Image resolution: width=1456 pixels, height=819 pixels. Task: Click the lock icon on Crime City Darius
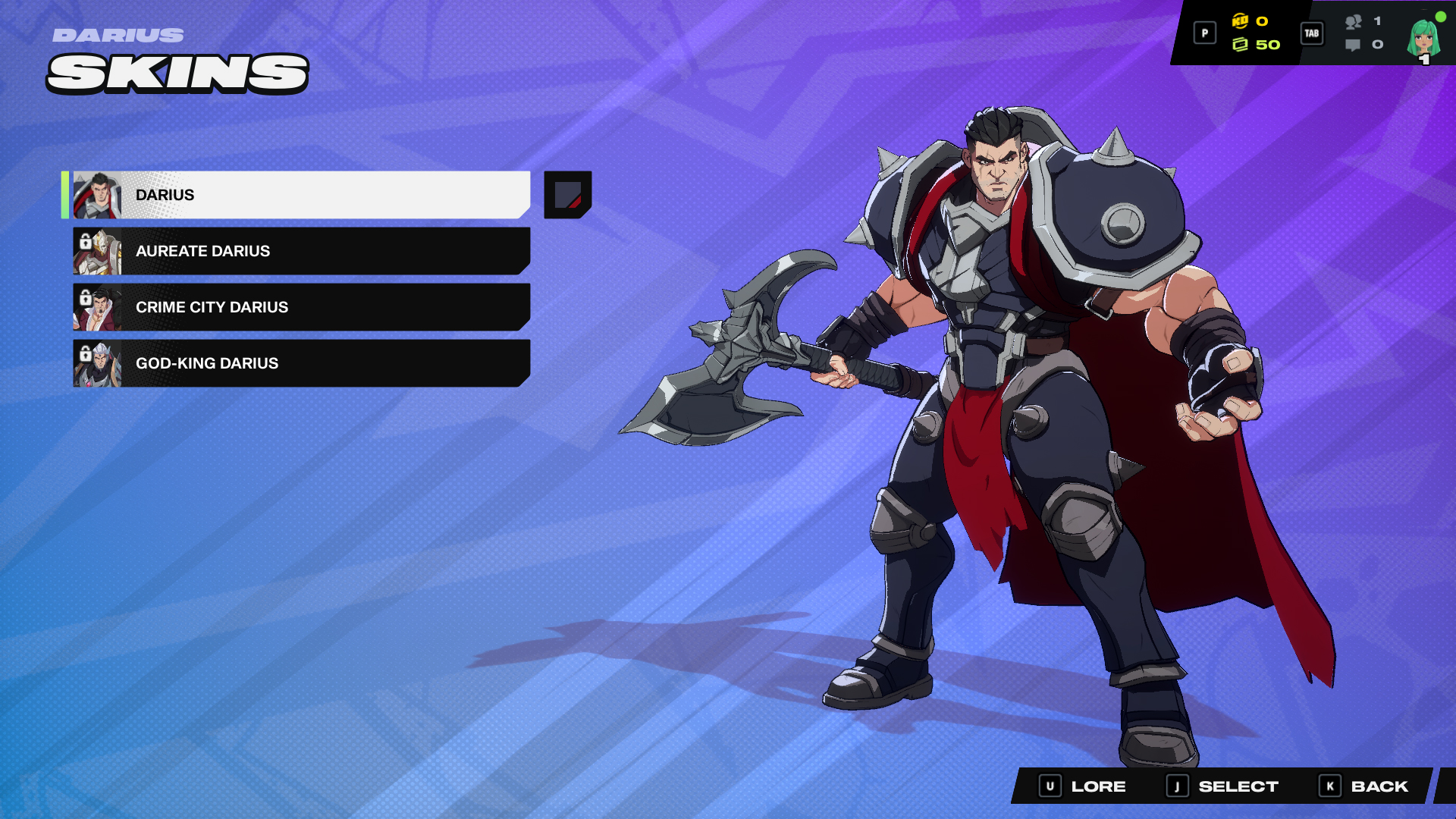tap(83, 297)
